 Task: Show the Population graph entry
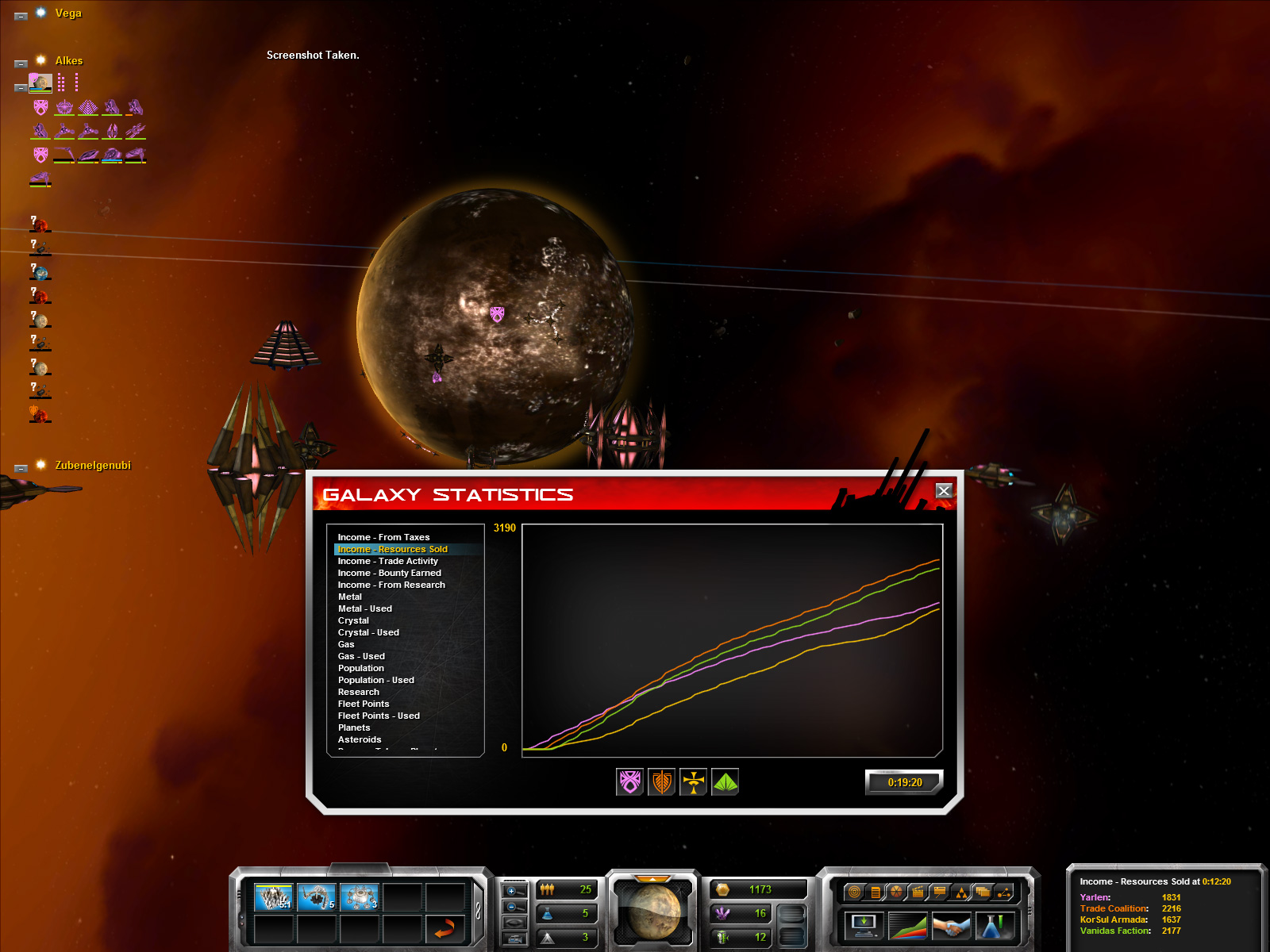point(360,668)
